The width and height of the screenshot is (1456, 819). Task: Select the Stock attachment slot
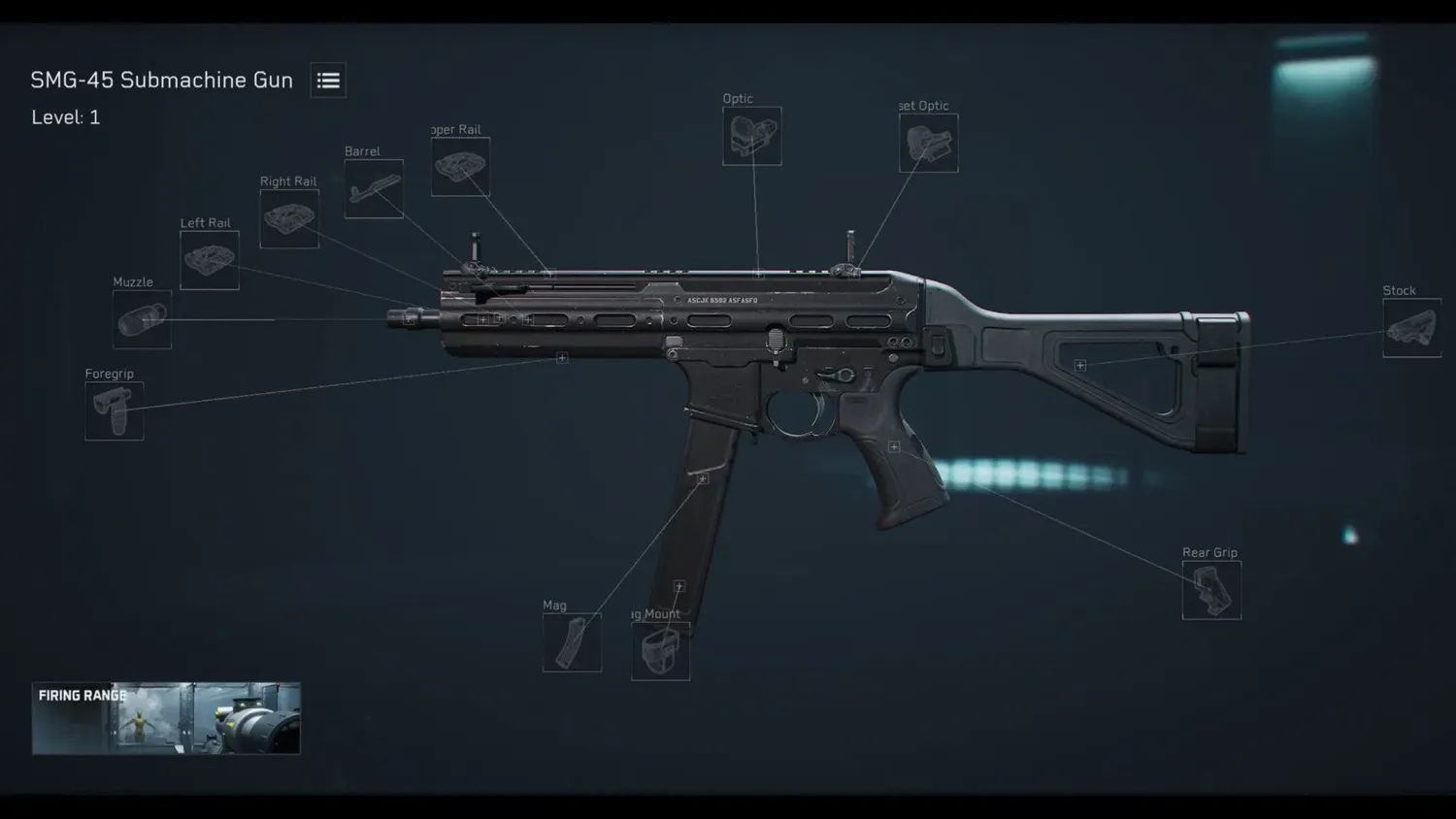pos(1410,328)
